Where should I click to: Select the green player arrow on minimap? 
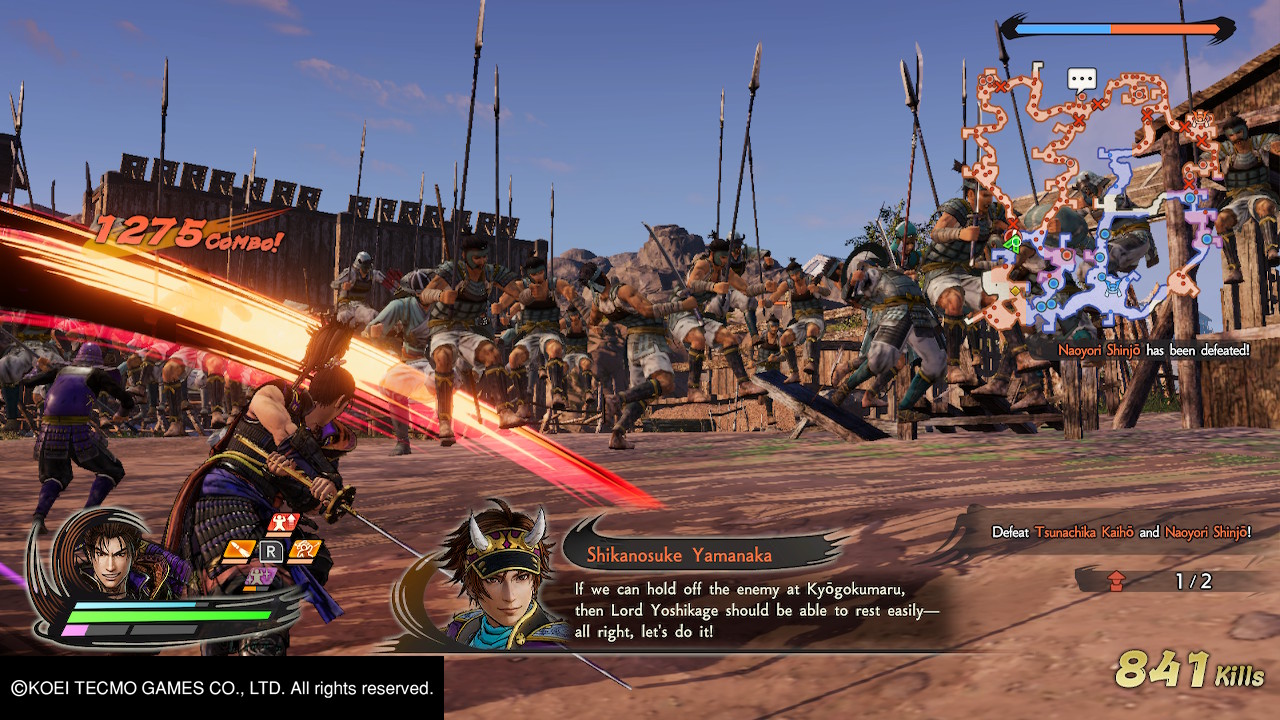point(1012,243)
